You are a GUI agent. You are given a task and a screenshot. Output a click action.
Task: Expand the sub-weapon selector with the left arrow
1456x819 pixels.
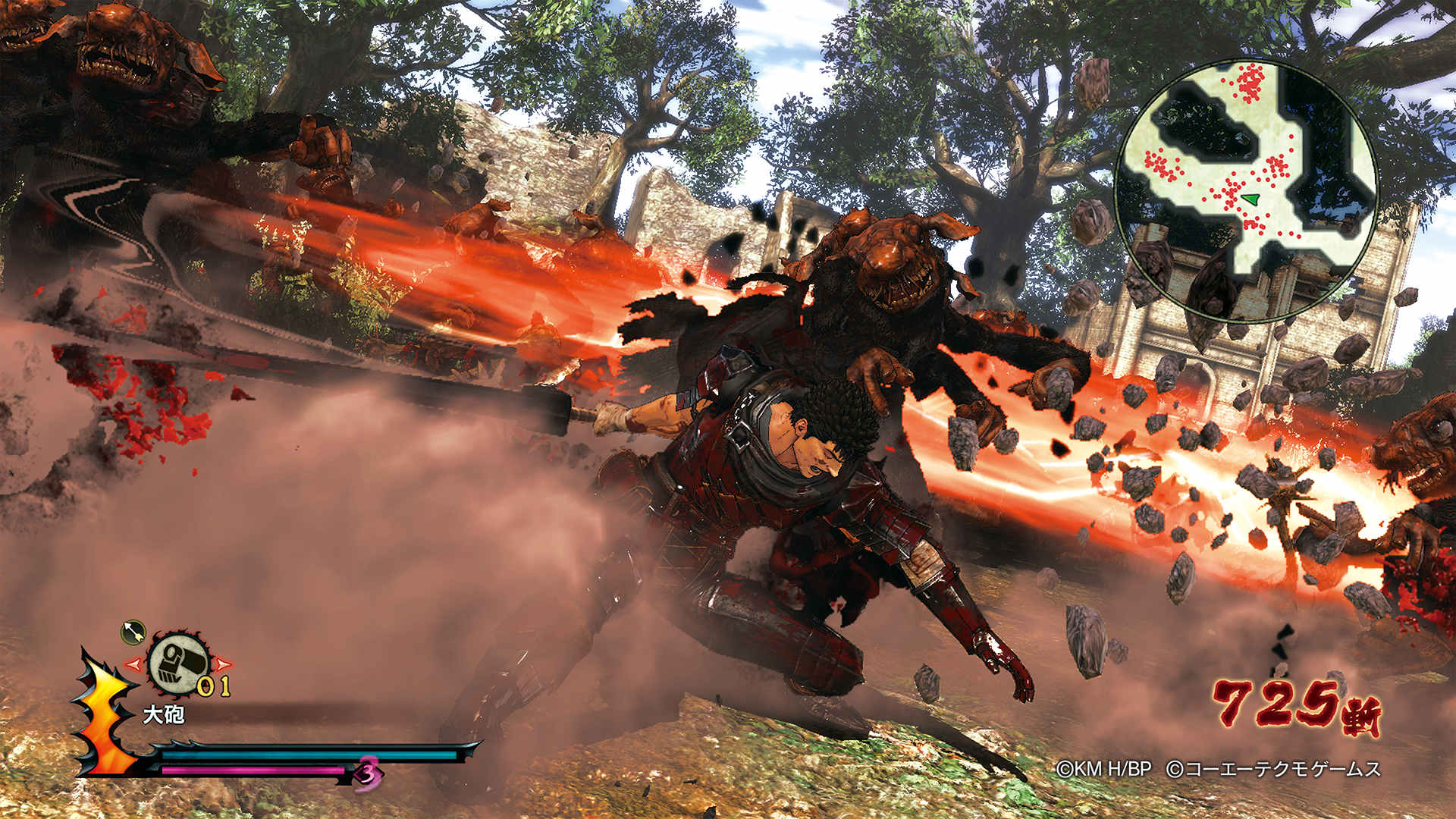(x=134, y=664)
